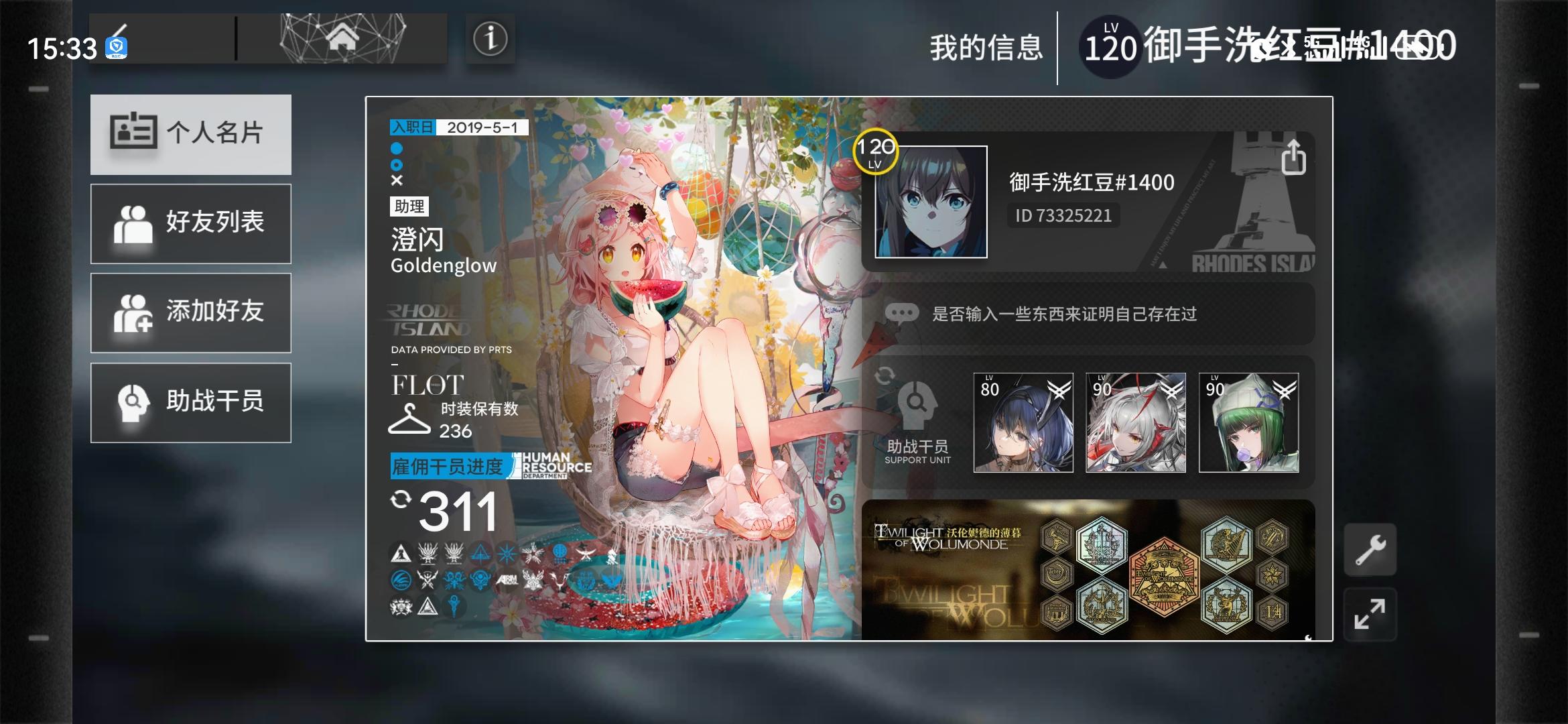The image size is (1568, 724).
Task: Select the LV80 support operator portrait
Action: click(1024, 423)
